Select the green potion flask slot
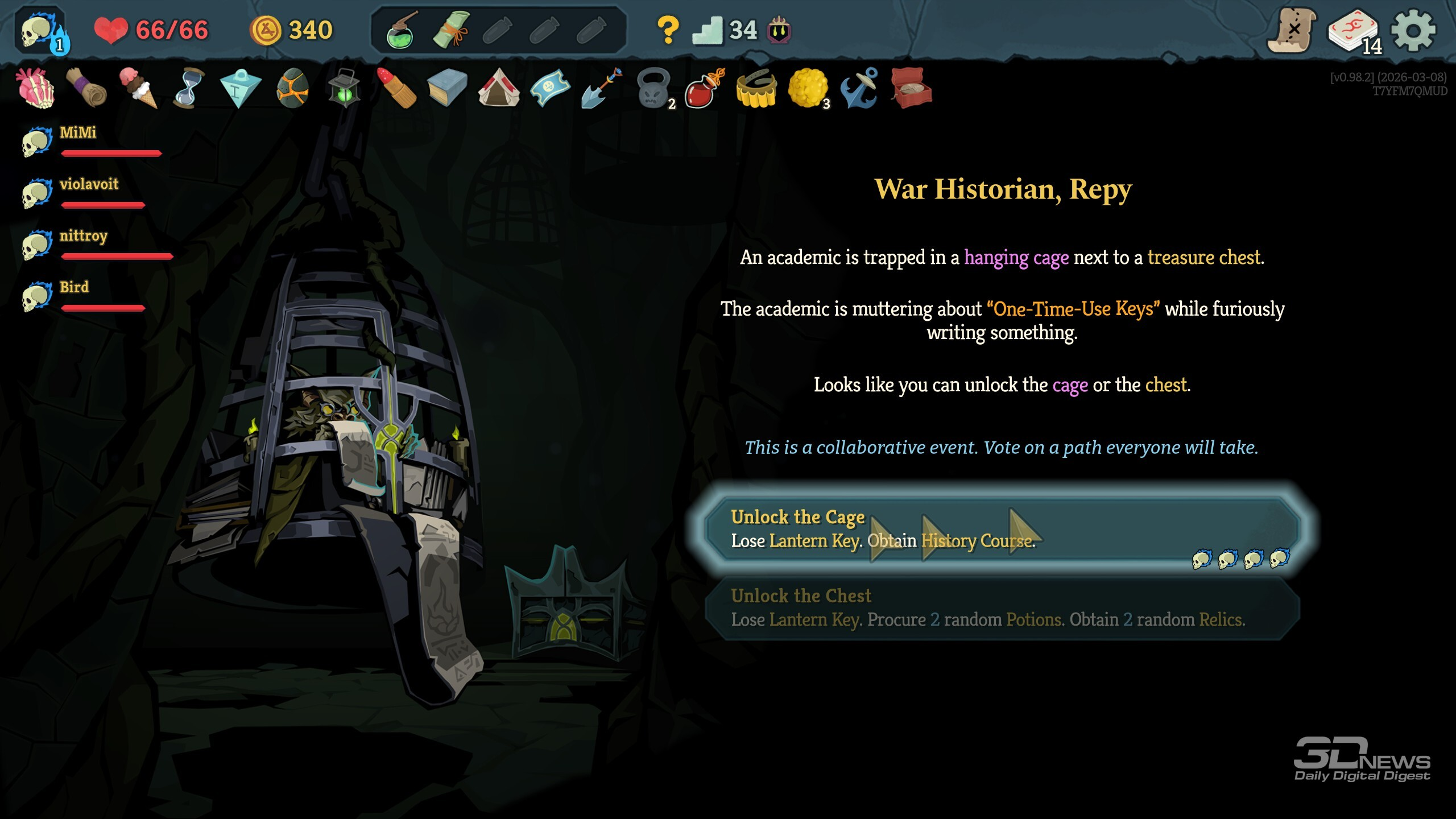 click(x=402, y=31)
